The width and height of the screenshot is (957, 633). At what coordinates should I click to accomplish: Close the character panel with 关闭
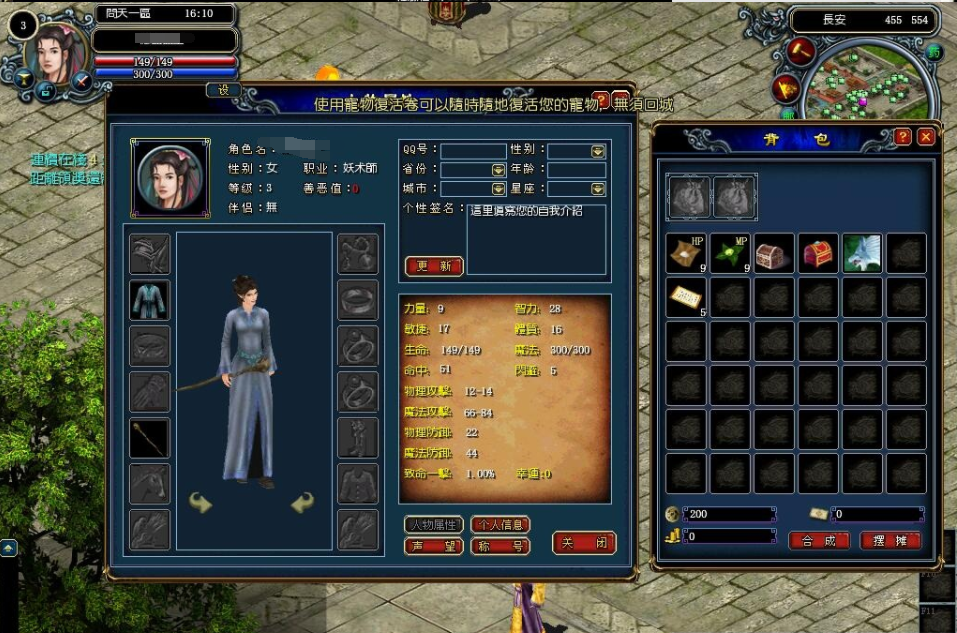pyautogui.click(x=584, y=543)
